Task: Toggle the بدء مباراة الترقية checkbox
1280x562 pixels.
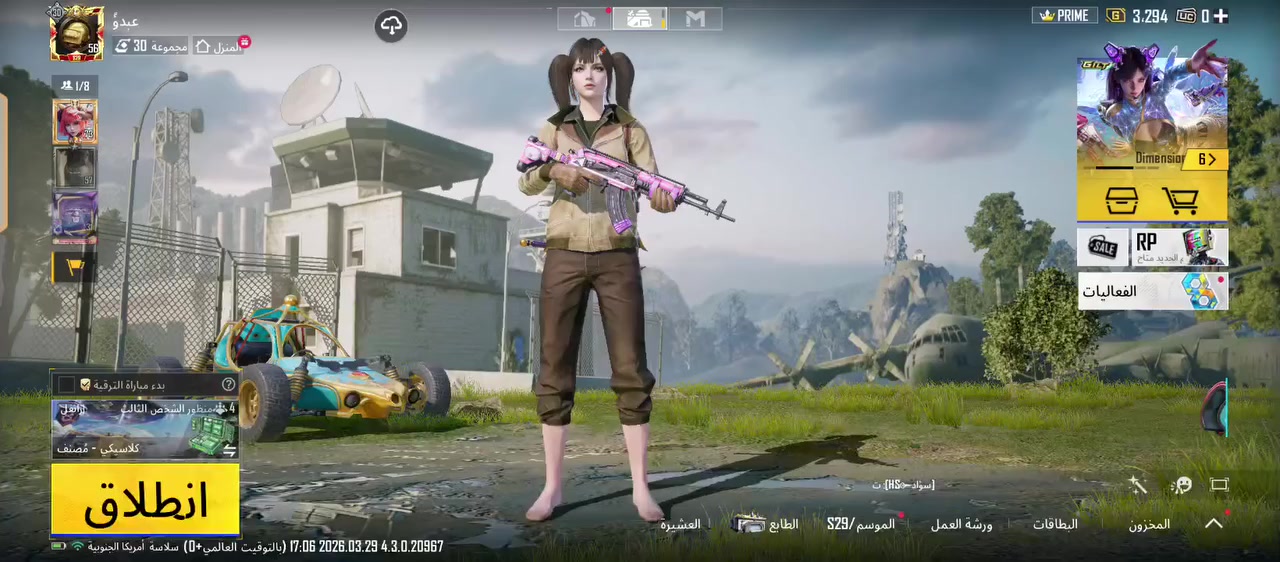Action: 67,384
